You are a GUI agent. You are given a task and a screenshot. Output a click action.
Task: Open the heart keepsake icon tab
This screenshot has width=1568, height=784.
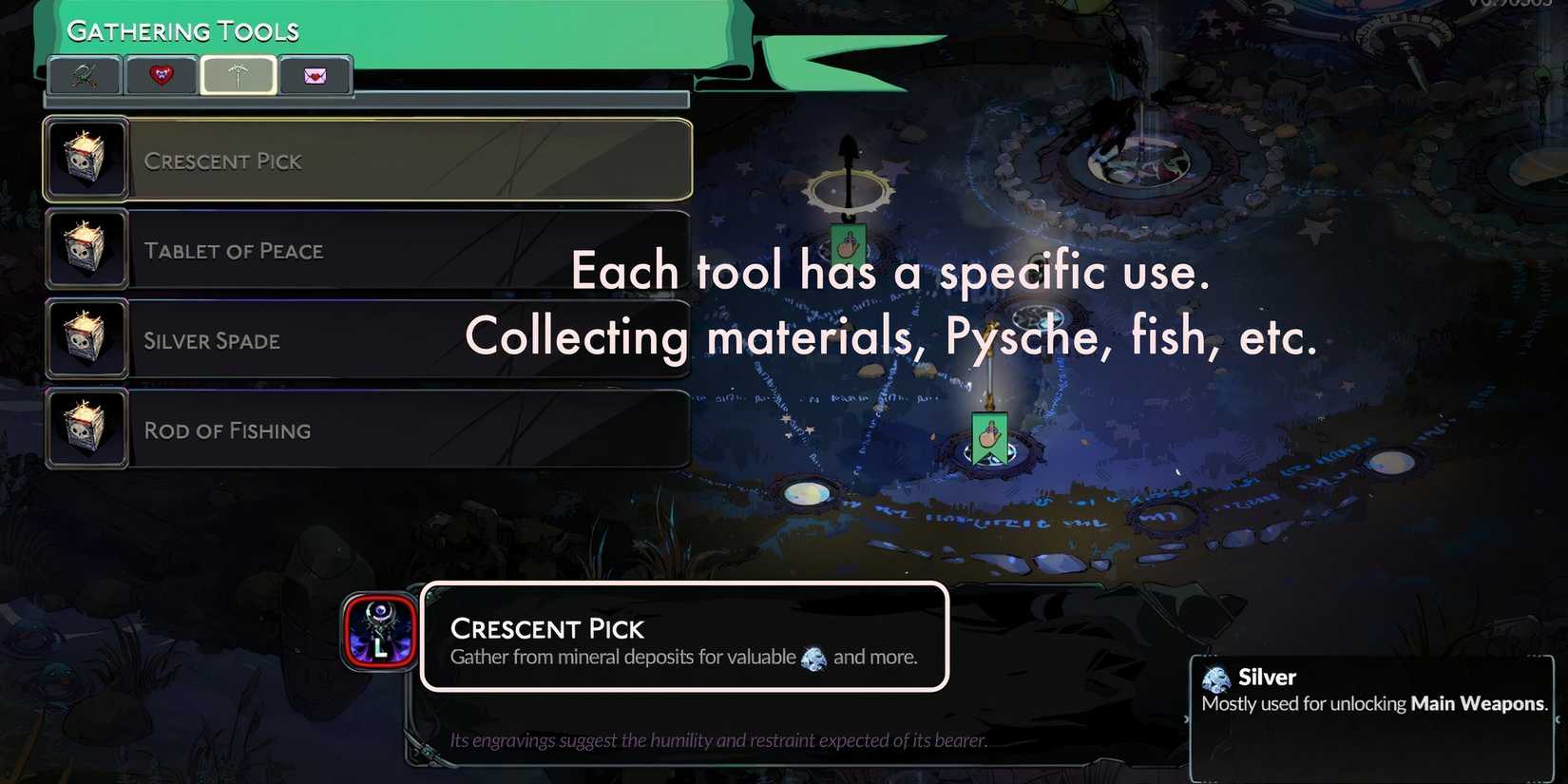[x=161, y=75]
